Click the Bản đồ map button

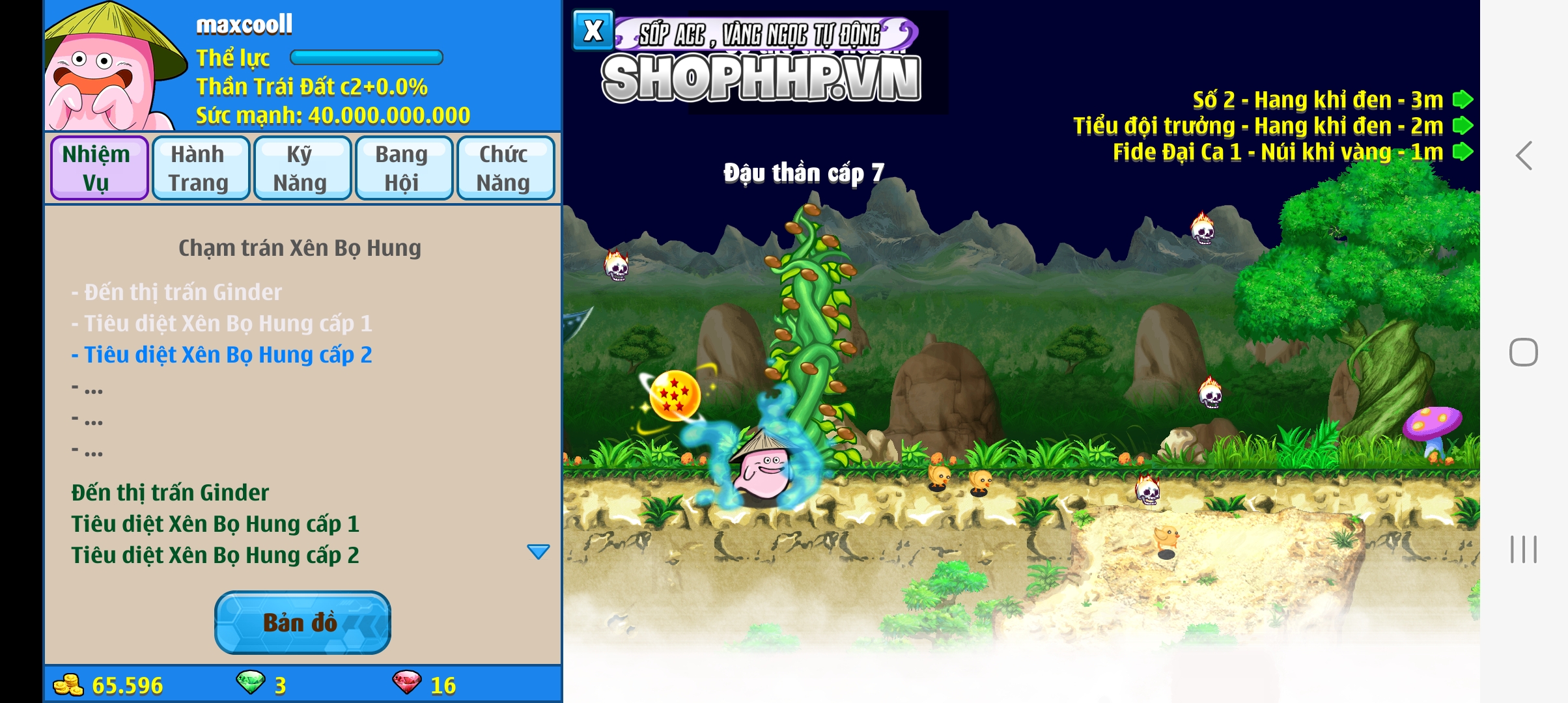(302, 622)
